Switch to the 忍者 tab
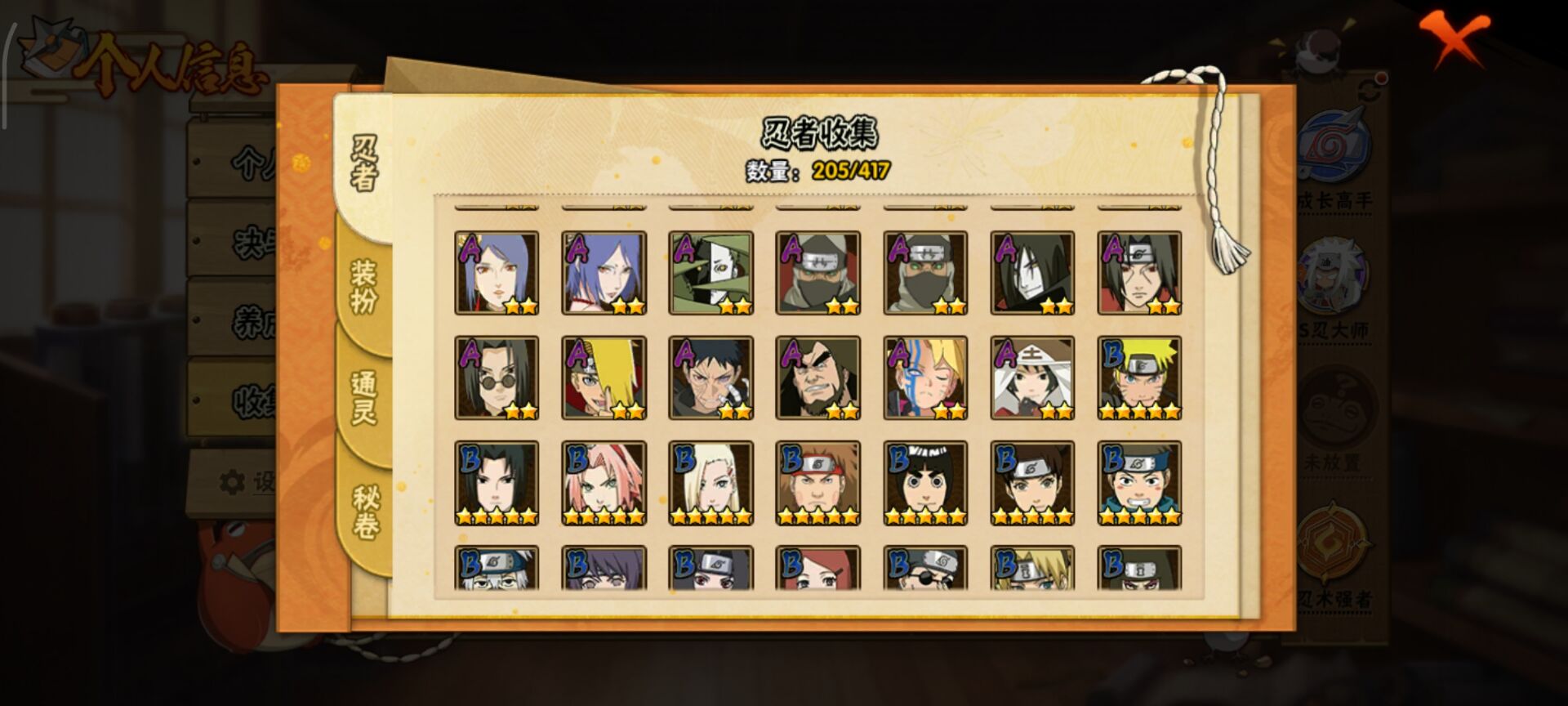Viewport: 1568px width, 706px height. click(363, 163)
